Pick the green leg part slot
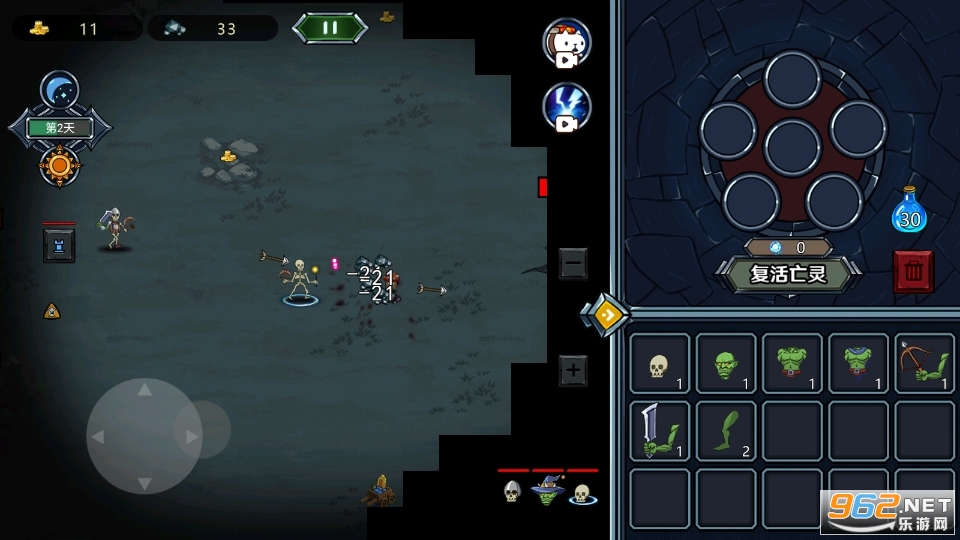Viewport: 960px width, 540px height. [725, 431]
